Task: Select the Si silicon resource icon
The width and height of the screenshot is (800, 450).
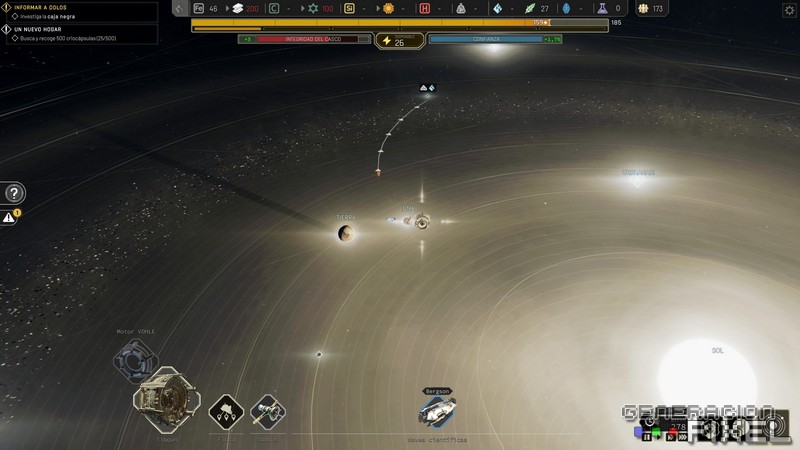Action: 349,9
